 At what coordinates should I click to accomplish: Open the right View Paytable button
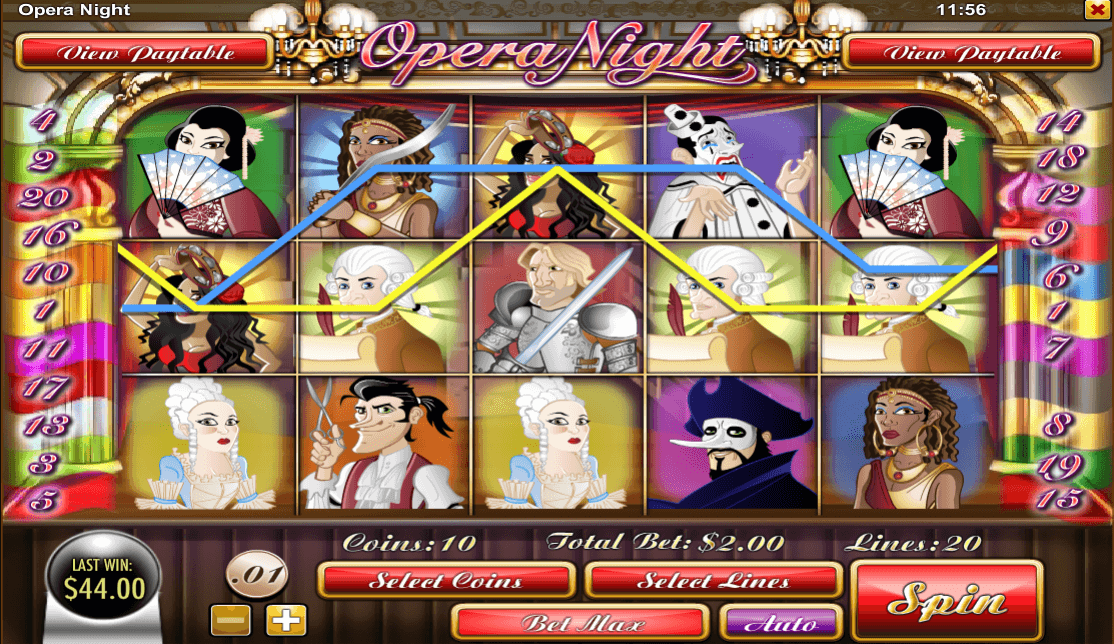click(x=969, y=53)
